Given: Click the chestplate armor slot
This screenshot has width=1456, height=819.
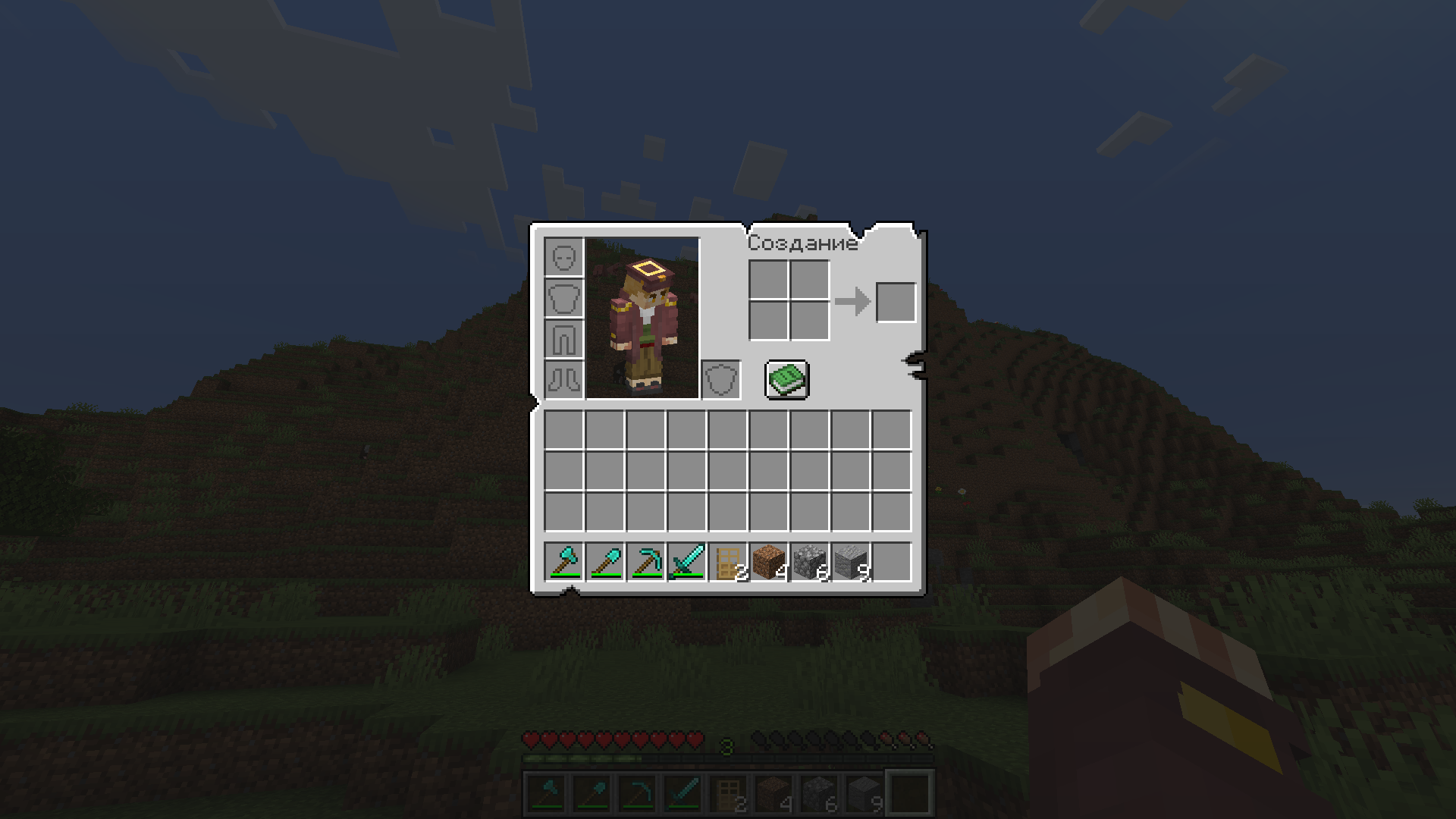Looking at the screenshot, I should (563, 299).
